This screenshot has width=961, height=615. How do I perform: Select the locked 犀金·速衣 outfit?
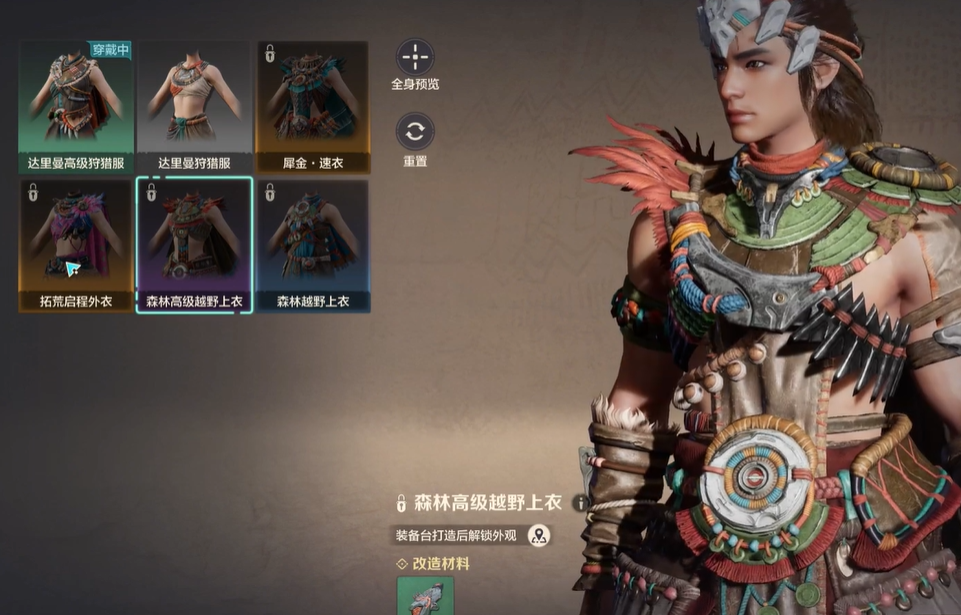click(x=312, y=107)
